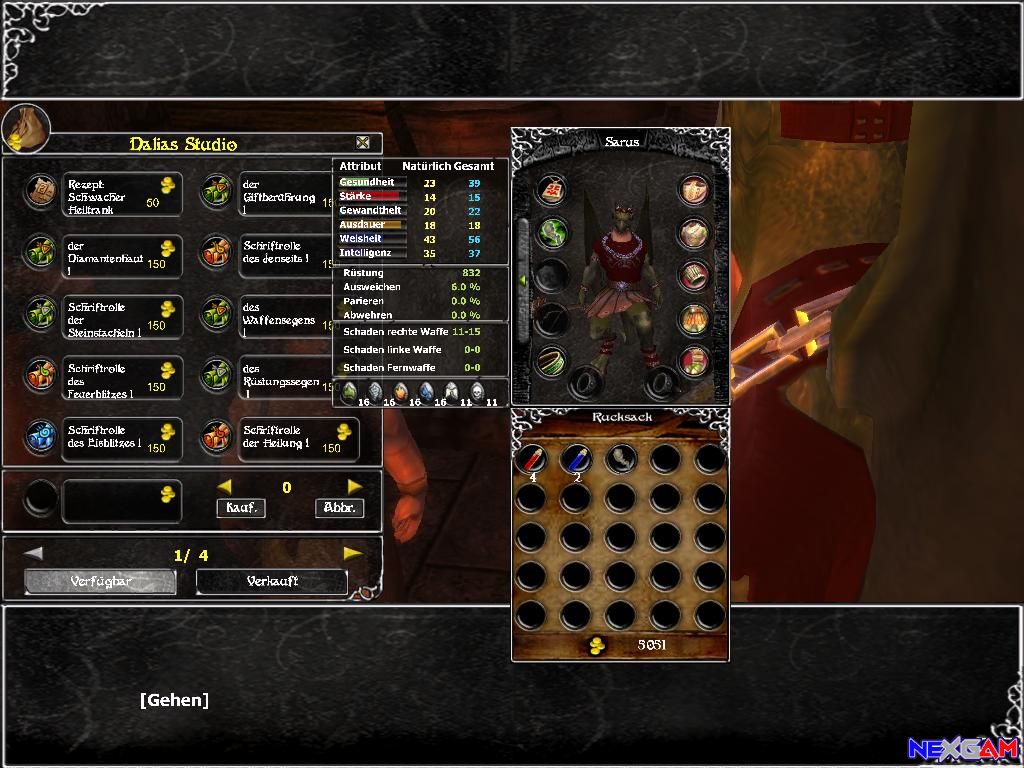Decrease purchase quantity with left arrow
1024x768 pixels.
225,487
